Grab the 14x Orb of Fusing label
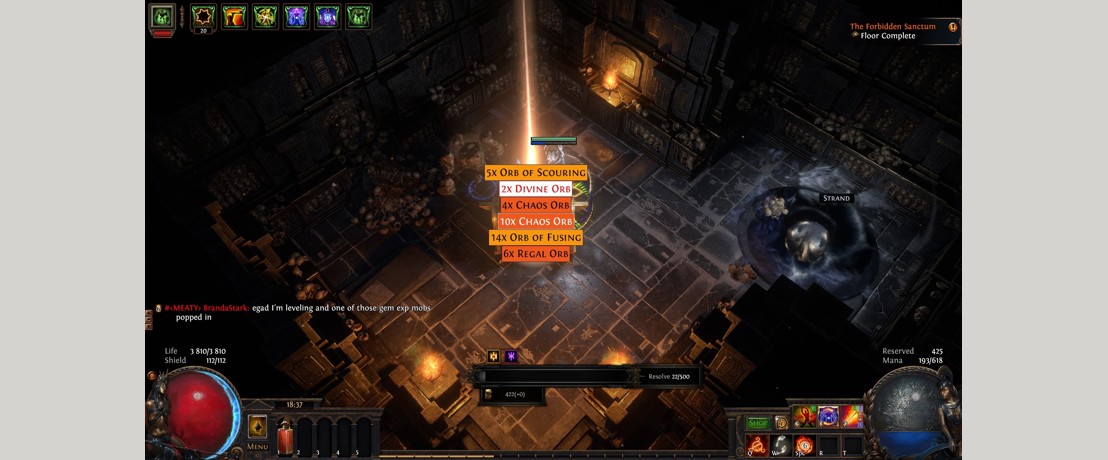Screen dimensions: 1108x460 point(535,238)
